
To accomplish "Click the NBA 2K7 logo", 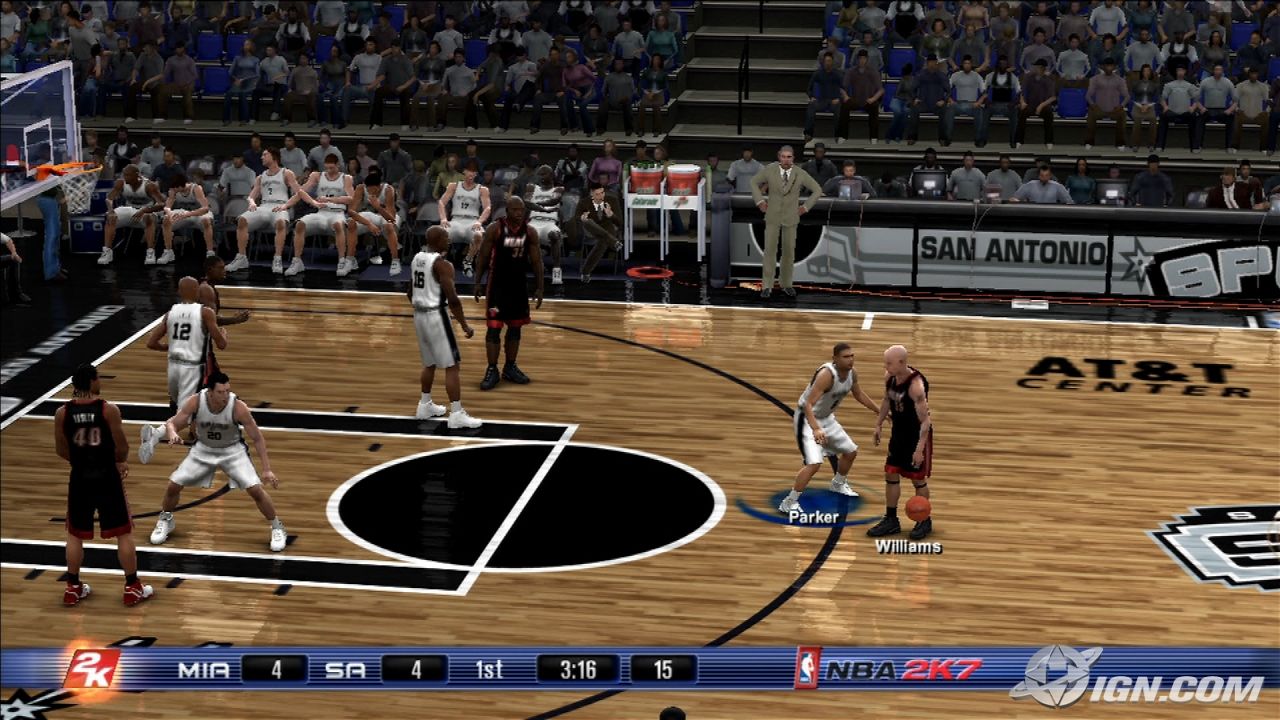I will click(x=889, y=669).
